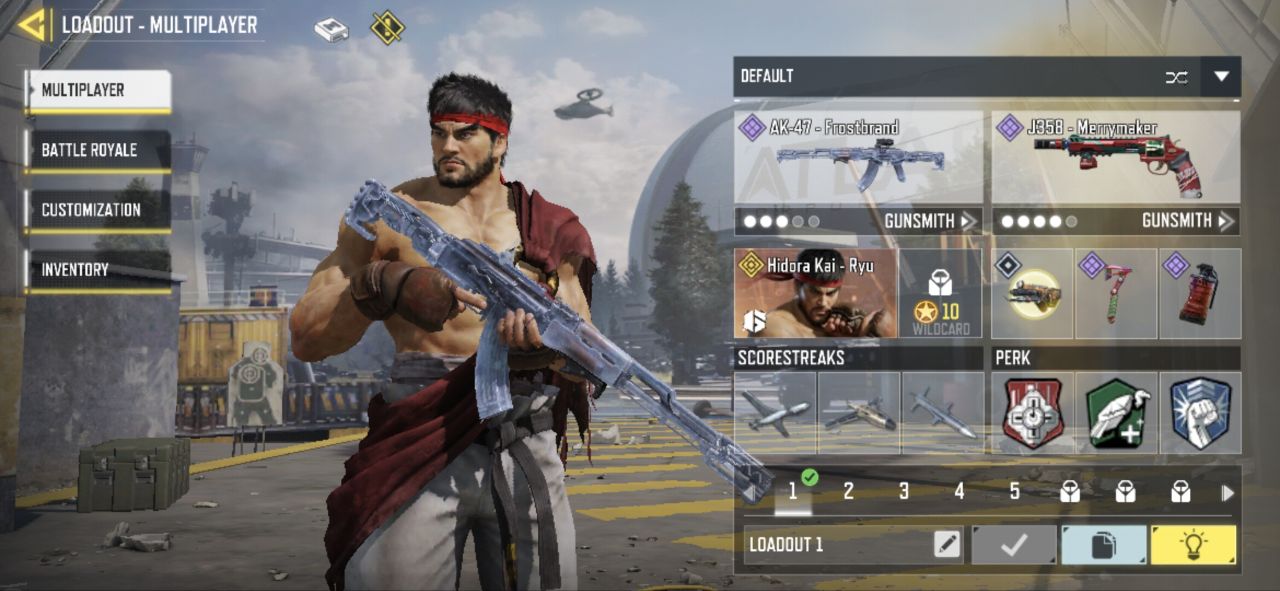1280x591 pixels.
Task: Open the Customization tab
Action: point(98,211)
